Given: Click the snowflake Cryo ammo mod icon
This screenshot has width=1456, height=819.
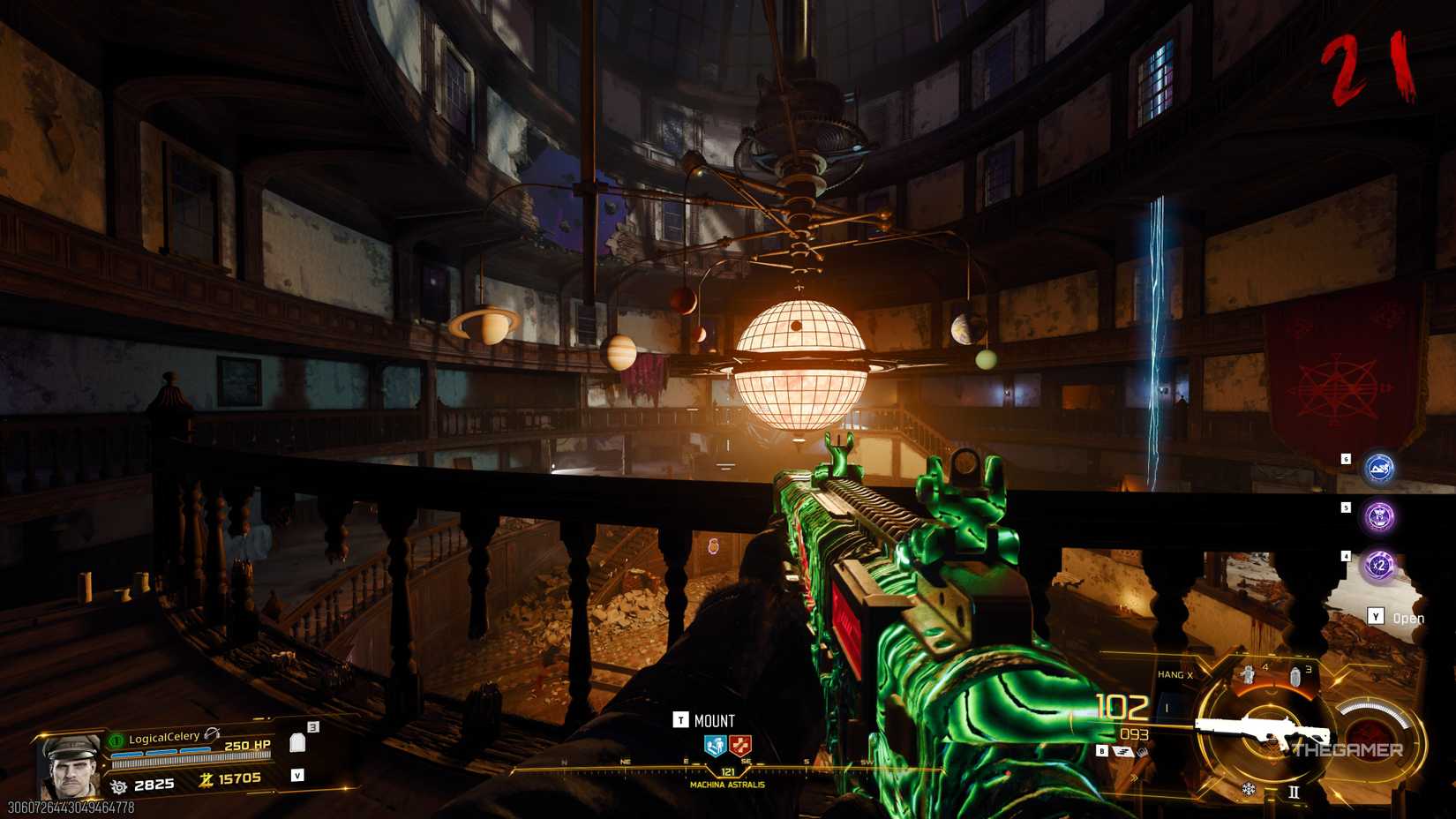Looking at the screenshot, I should pos(1249,789).
